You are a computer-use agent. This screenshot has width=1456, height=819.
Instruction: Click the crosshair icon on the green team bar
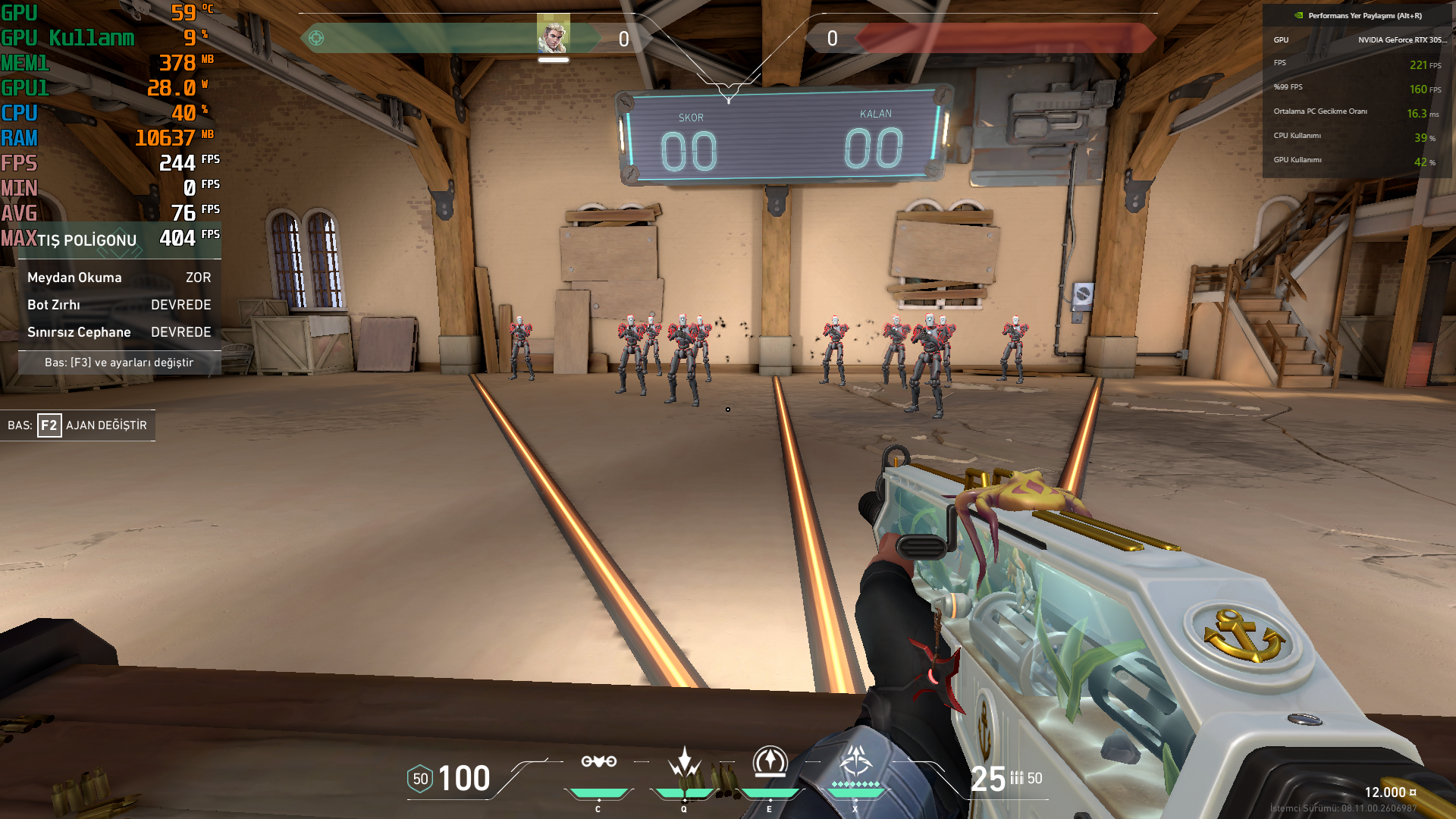316,38
